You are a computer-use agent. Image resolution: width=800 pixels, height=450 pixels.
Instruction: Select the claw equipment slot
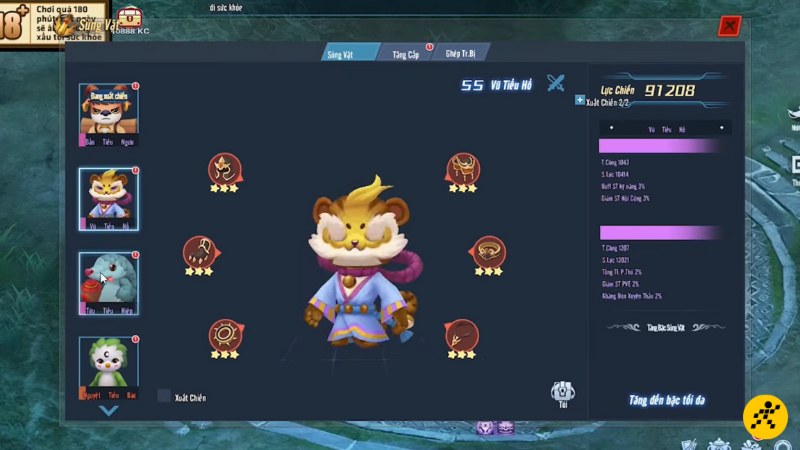198,250
